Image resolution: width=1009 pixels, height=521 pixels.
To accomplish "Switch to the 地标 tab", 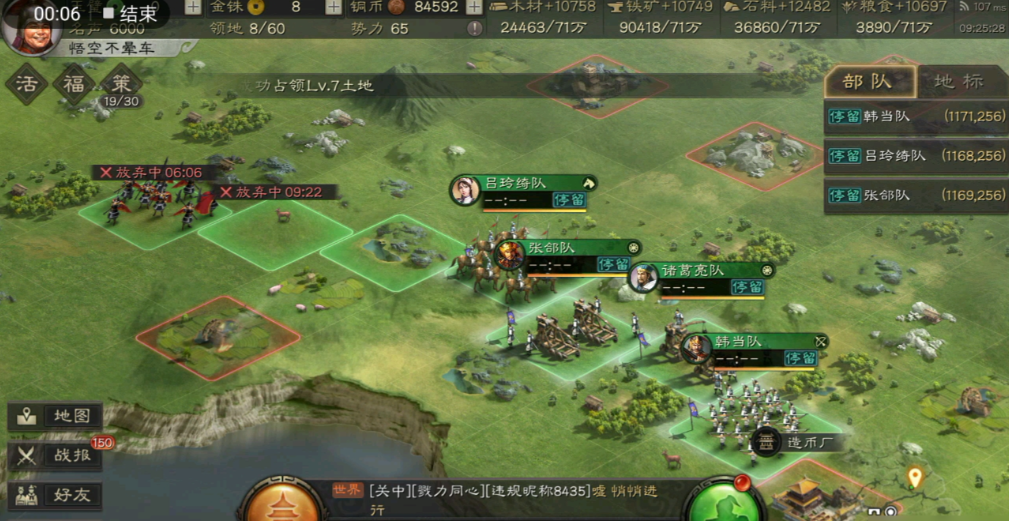I will click(x=958, y=82).
